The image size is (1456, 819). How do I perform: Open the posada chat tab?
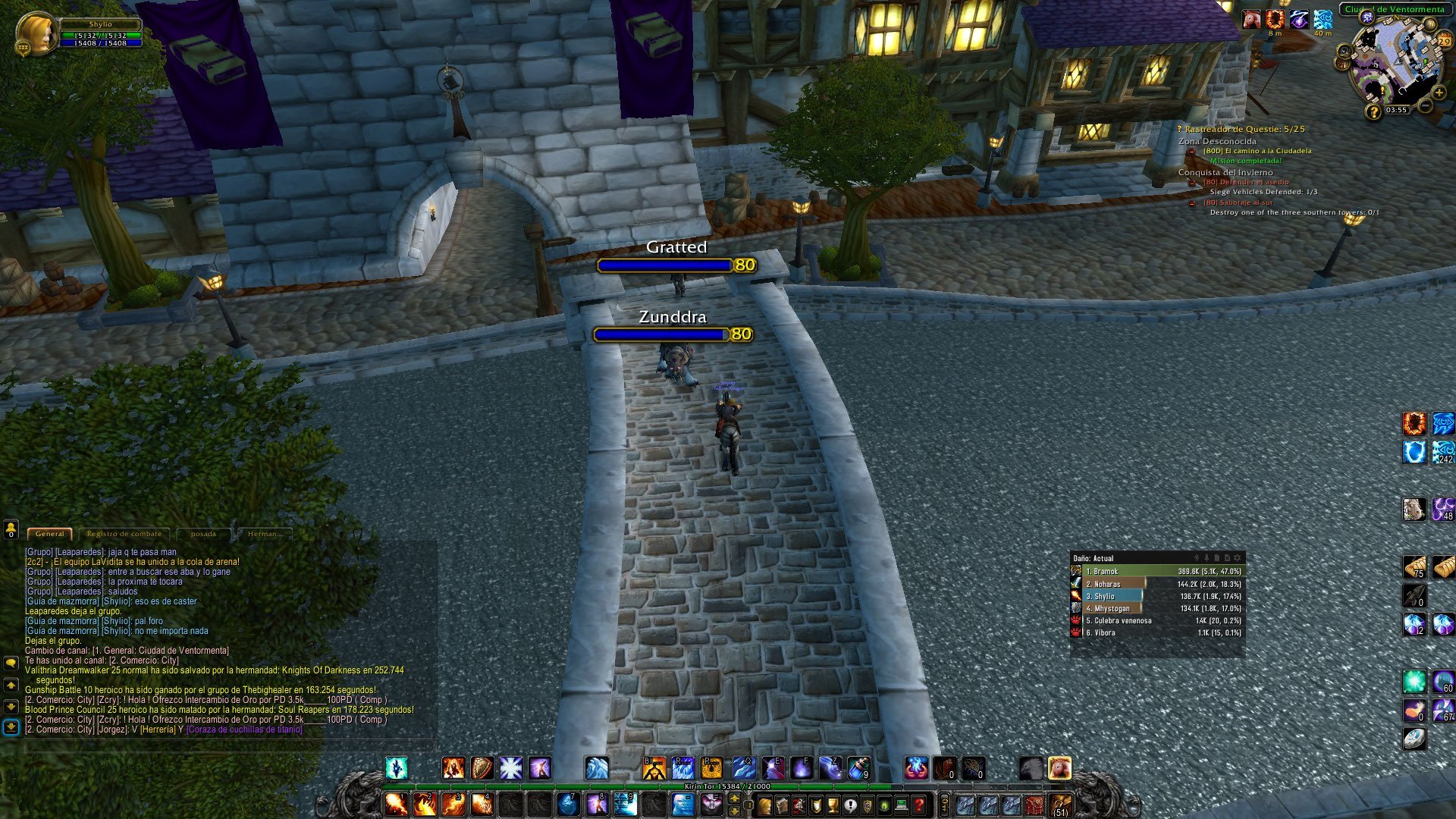pos(203,534)
